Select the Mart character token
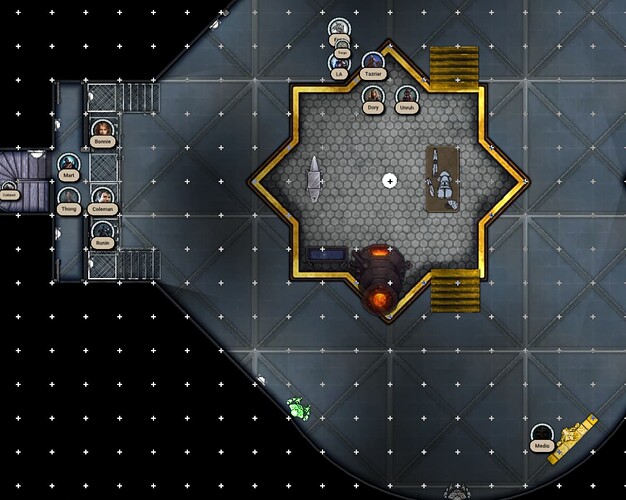The width and height of the screenshot is (626, 500). coord(68,163)
